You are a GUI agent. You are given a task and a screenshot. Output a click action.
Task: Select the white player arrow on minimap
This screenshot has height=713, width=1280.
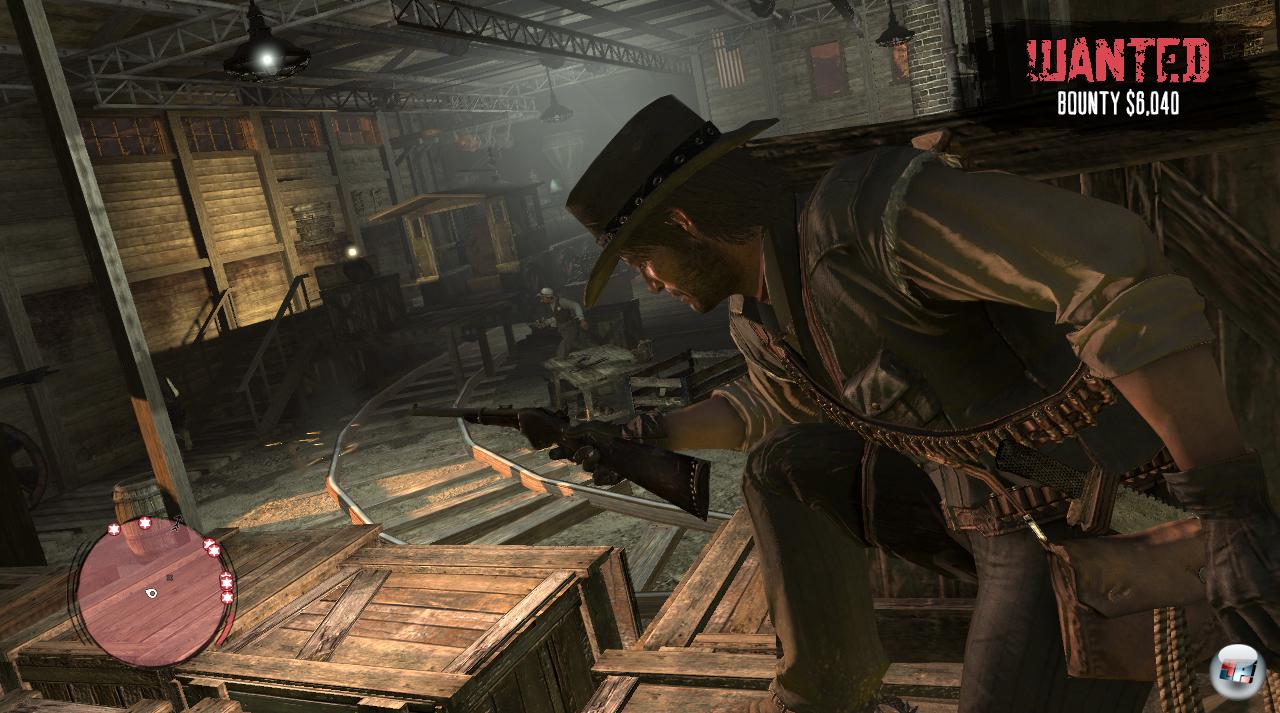151,593
